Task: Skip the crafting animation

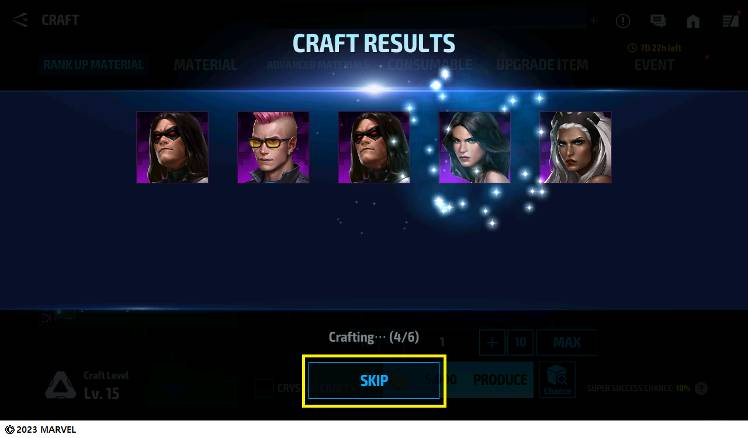Action: tap(374, 381)
